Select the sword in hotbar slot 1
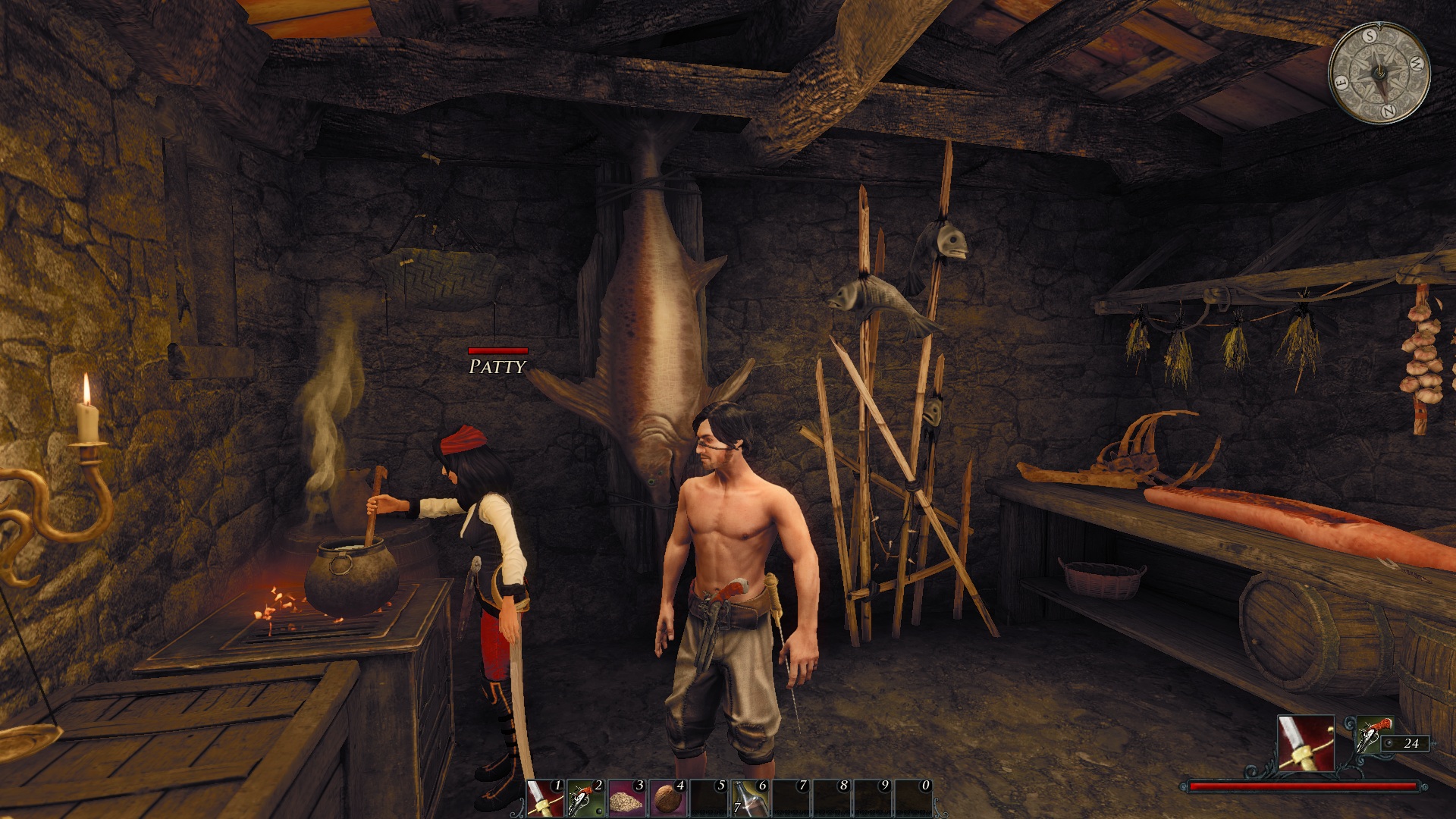This screenshot has width=1456, height=819. pos(545,798)
